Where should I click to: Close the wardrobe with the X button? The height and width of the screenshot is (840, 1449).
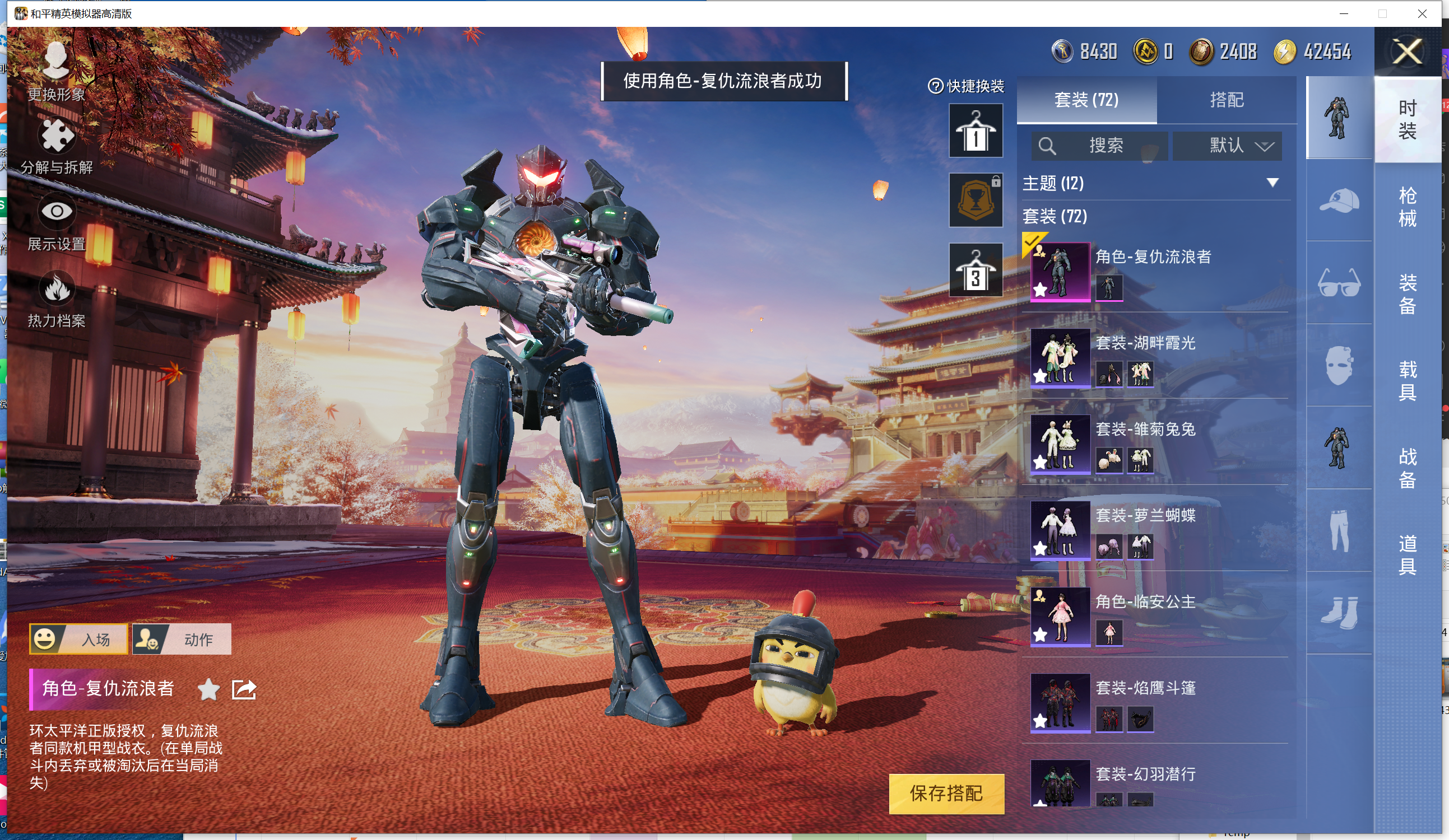(x=1406, y=52)
